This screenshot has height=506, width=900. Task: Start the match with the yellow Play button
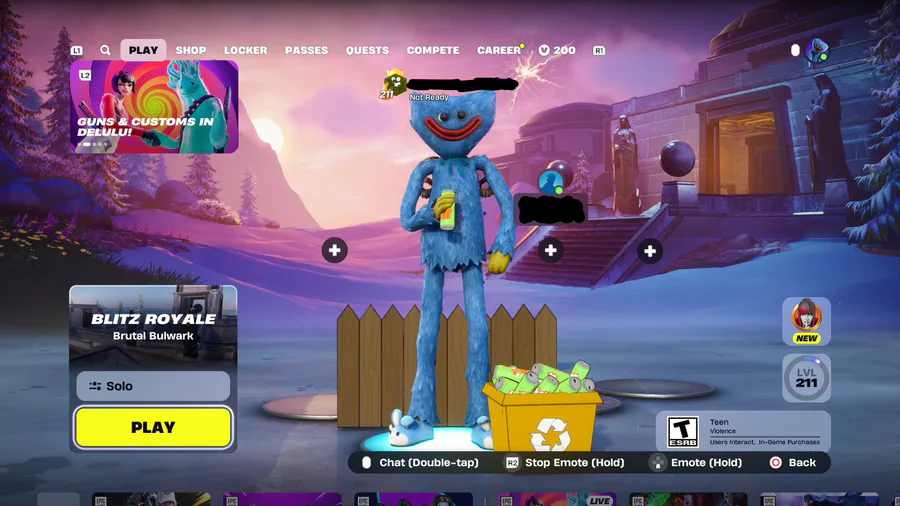click(153, 428)
